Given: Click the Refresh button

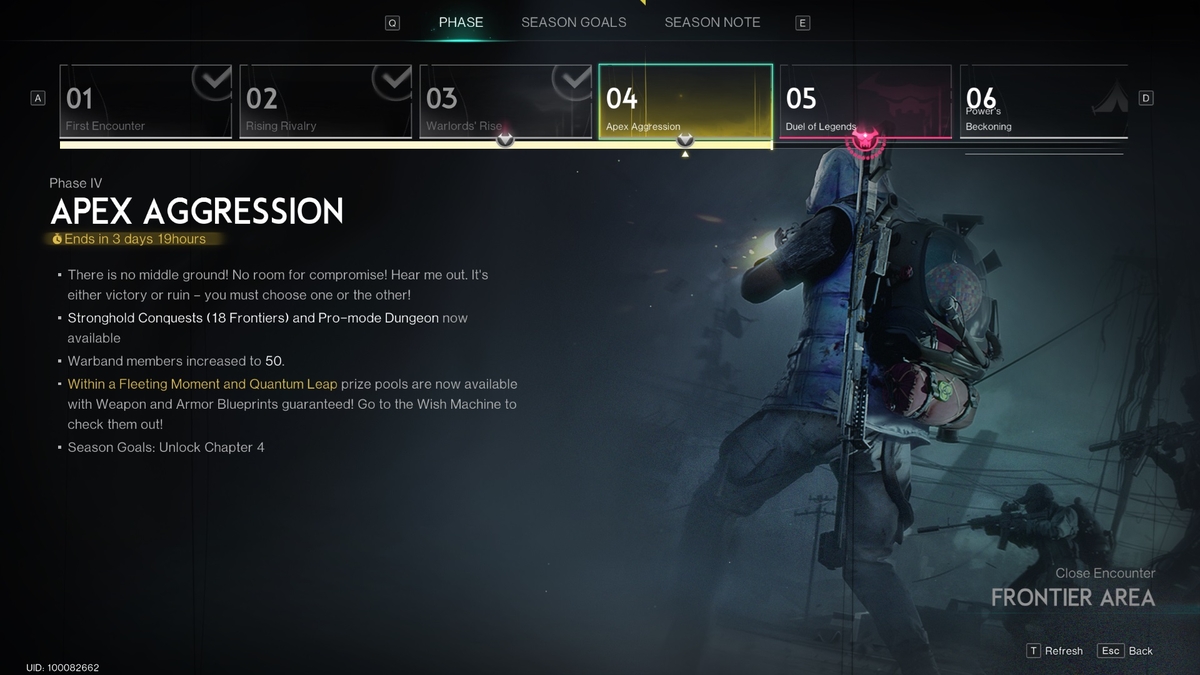Looking at the screenshot, I should [x=1055, y=650].
